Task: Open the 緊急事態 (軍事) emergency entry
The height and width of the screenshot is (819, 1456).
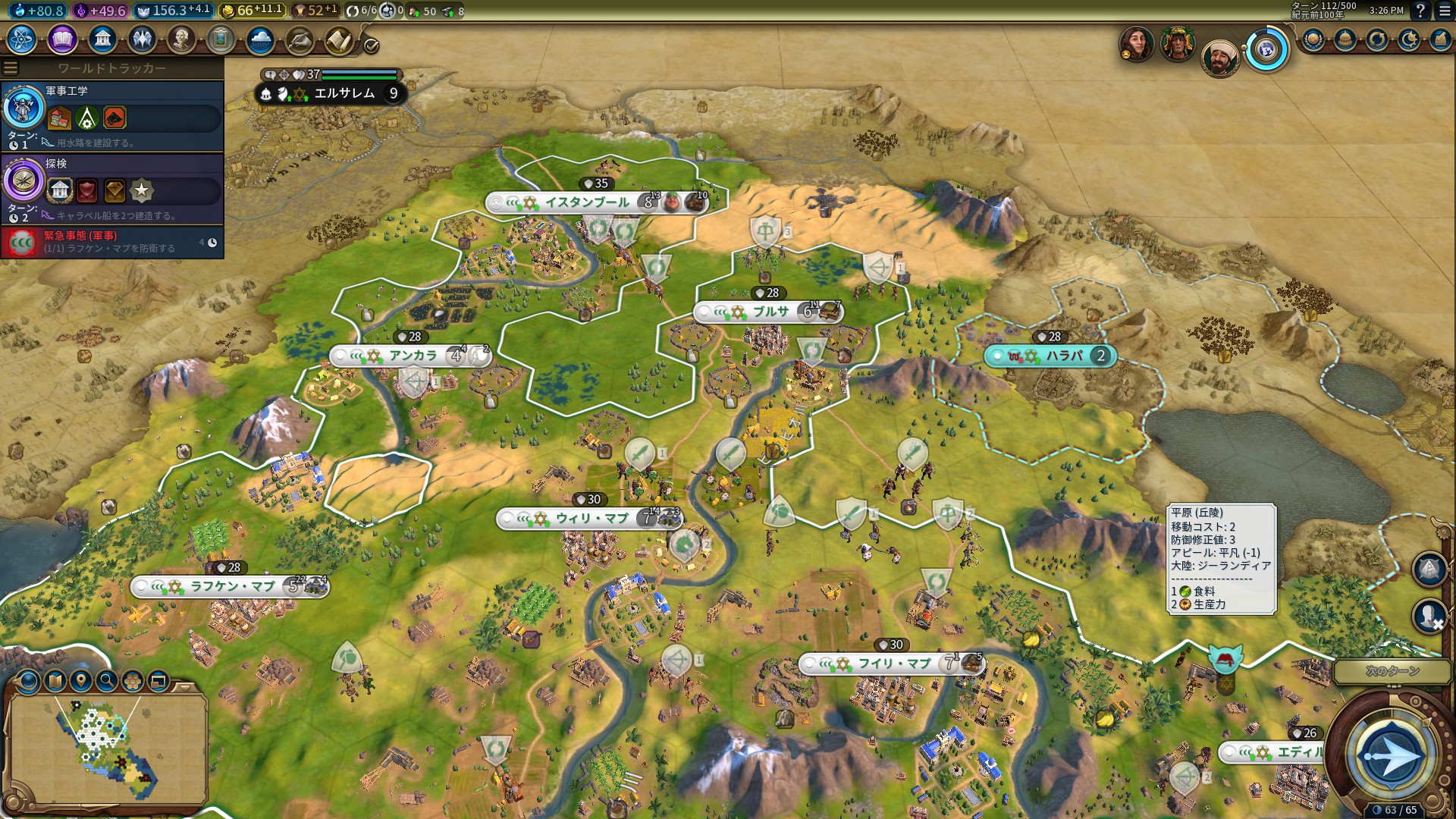Action: pos(112,242)
